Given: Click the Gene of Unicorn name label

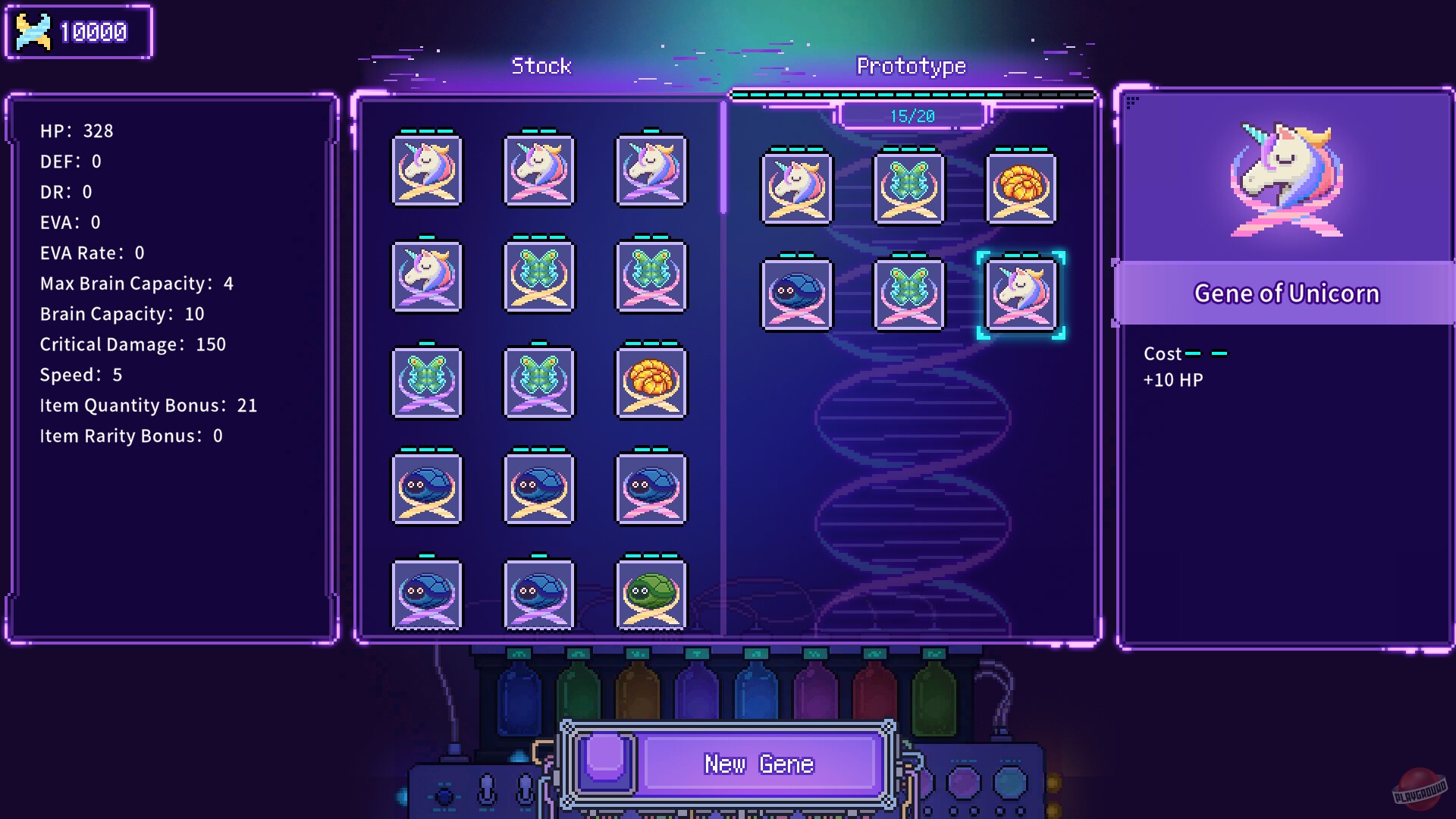Looking at the screenshot, I should click(x=1287, y=293).
